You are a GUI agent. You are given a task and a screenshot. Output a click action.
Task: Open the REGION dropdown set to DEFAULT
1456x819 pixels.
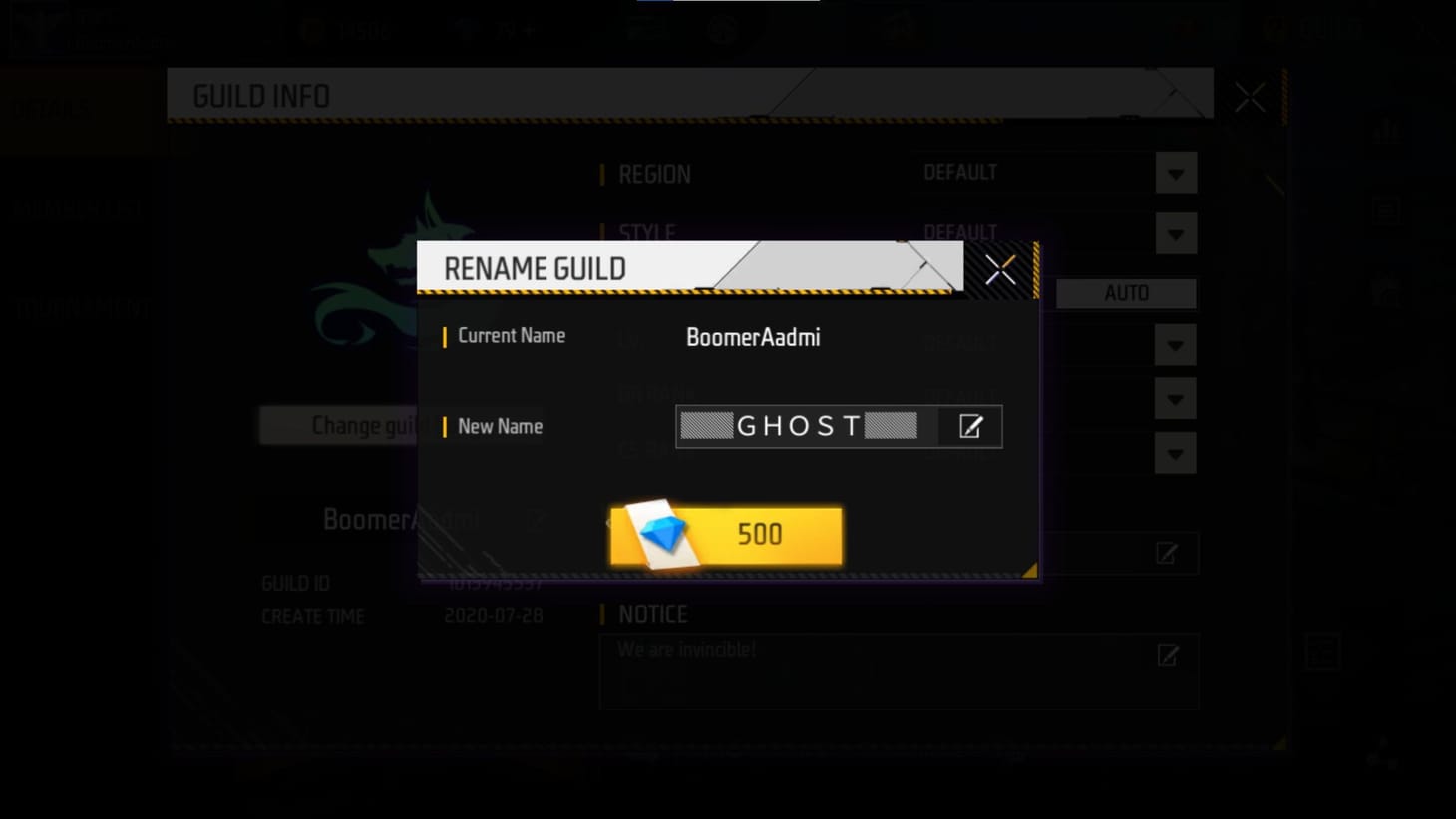pos(1175,173)
